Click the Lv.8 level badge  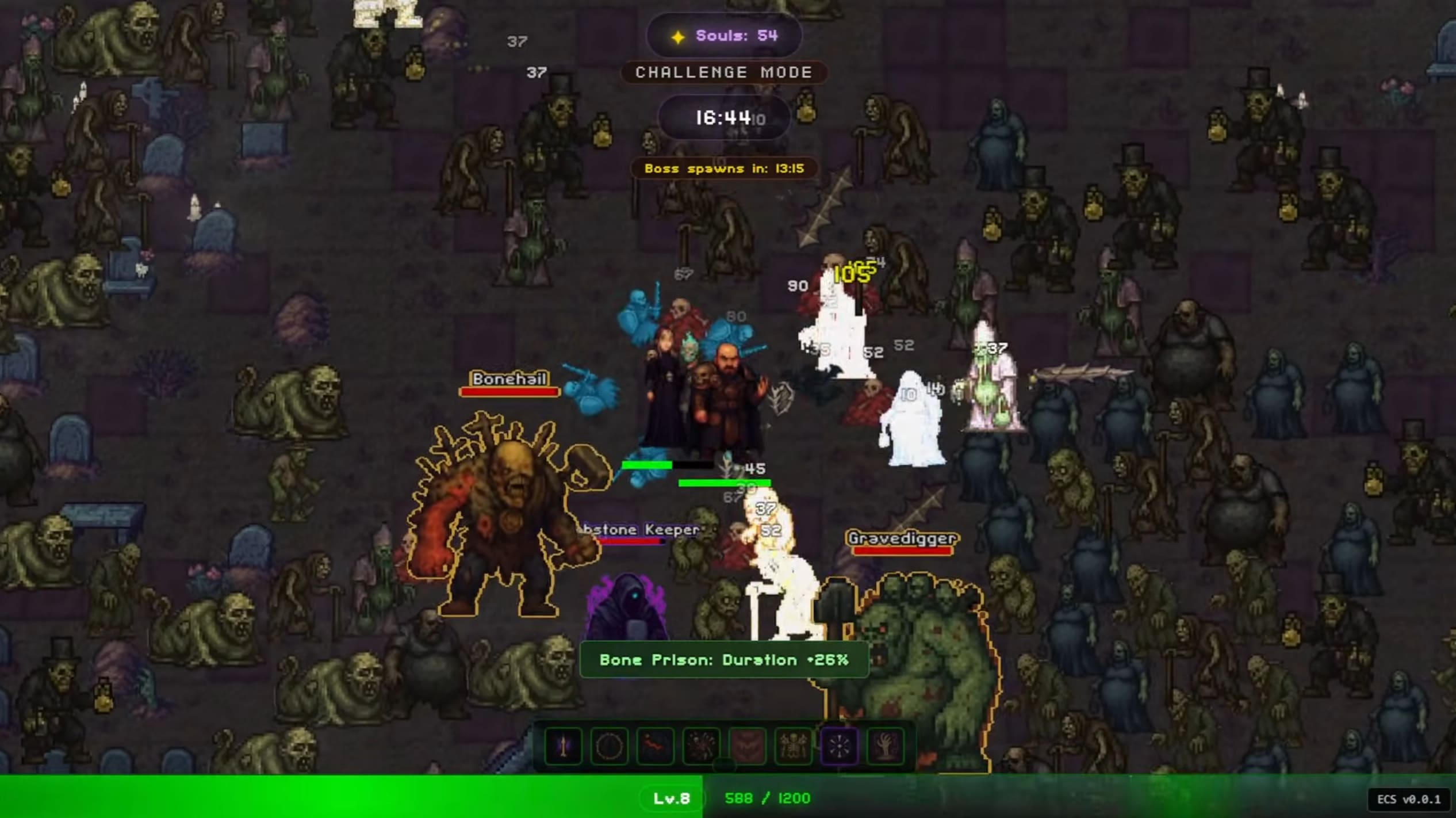click(x=670, y=798)
